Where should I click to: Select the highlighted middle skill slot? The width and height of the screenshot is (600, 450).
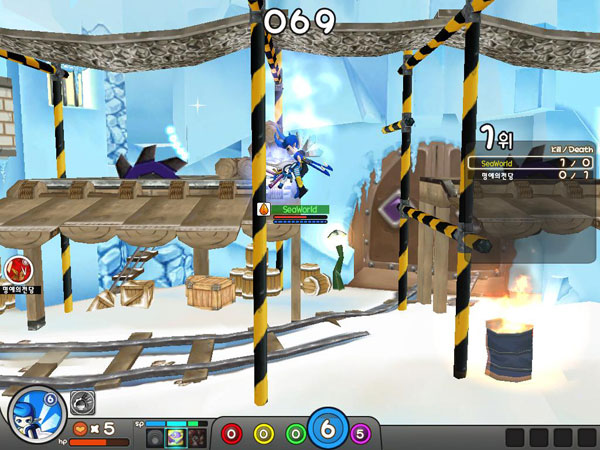[175, 437]
